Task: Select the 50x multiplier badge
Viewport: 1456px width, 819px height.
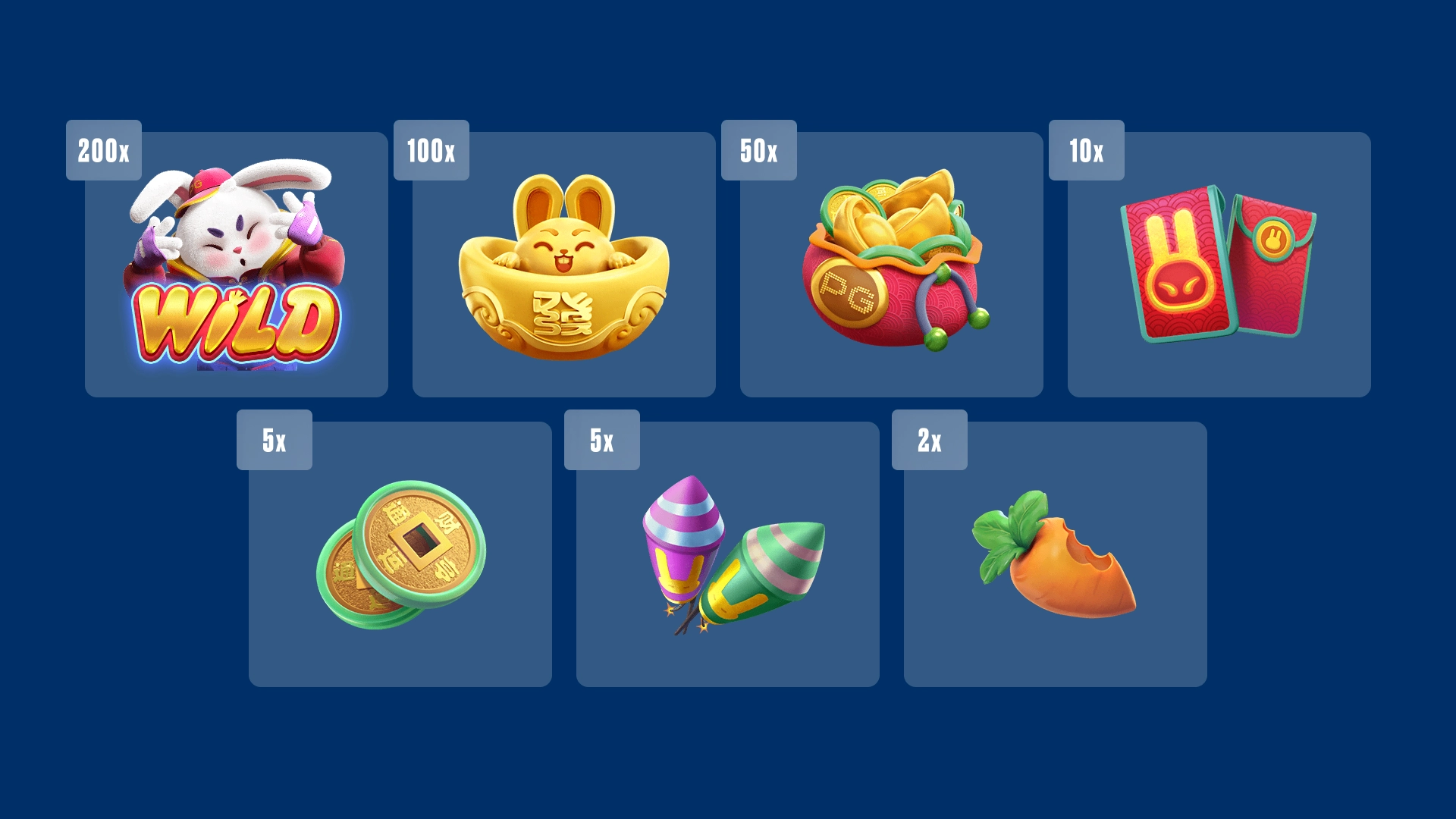Action: pos(758,150)
